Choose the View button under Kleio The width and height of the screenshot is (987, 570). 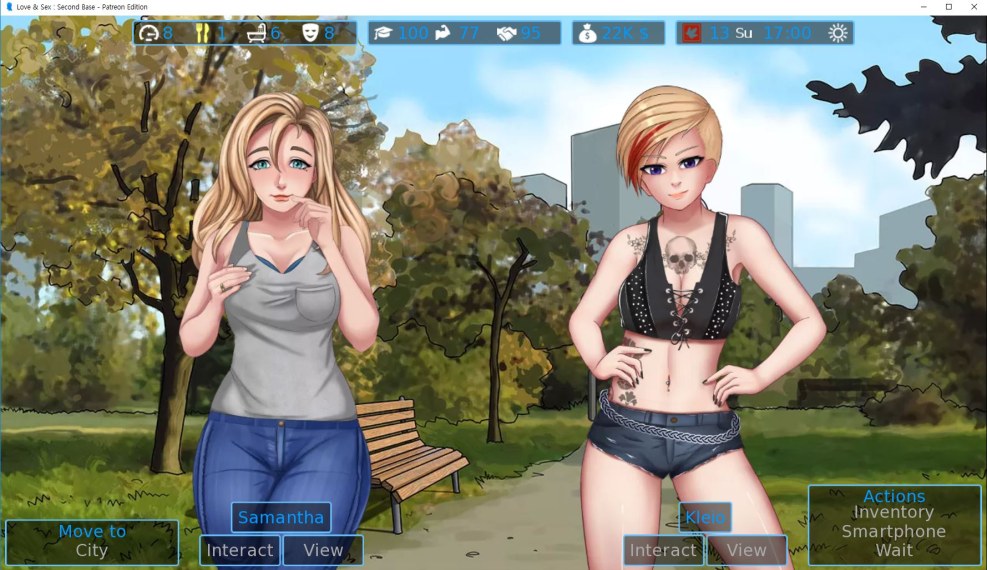(x=746, y=550)
